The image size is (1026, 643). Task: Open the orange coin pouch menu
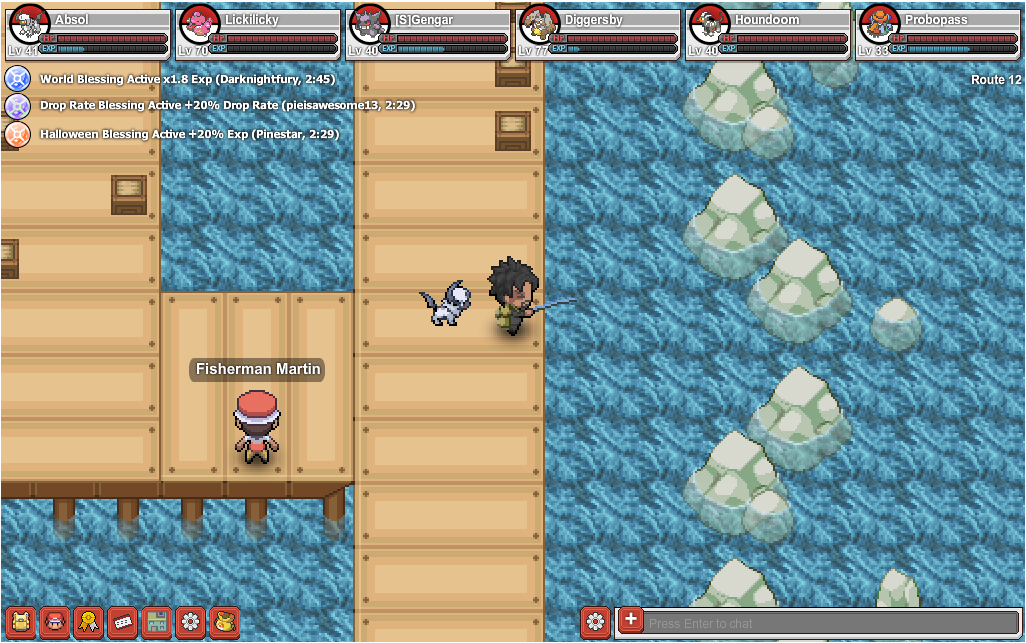224,622
